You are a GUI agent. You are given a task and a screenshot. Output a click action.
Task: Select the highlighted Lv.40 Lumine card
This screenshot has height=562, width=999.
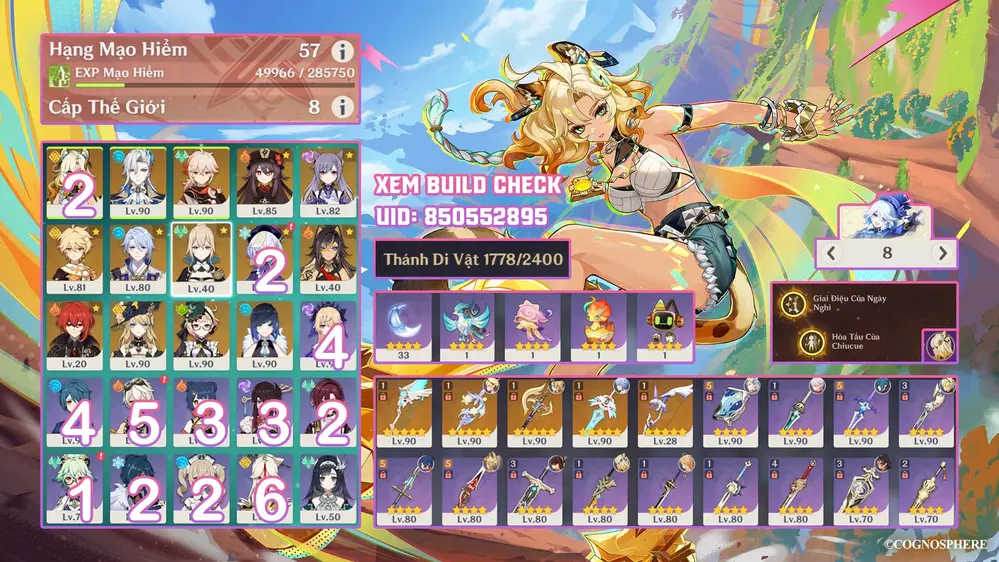click(x=203, y=259)
